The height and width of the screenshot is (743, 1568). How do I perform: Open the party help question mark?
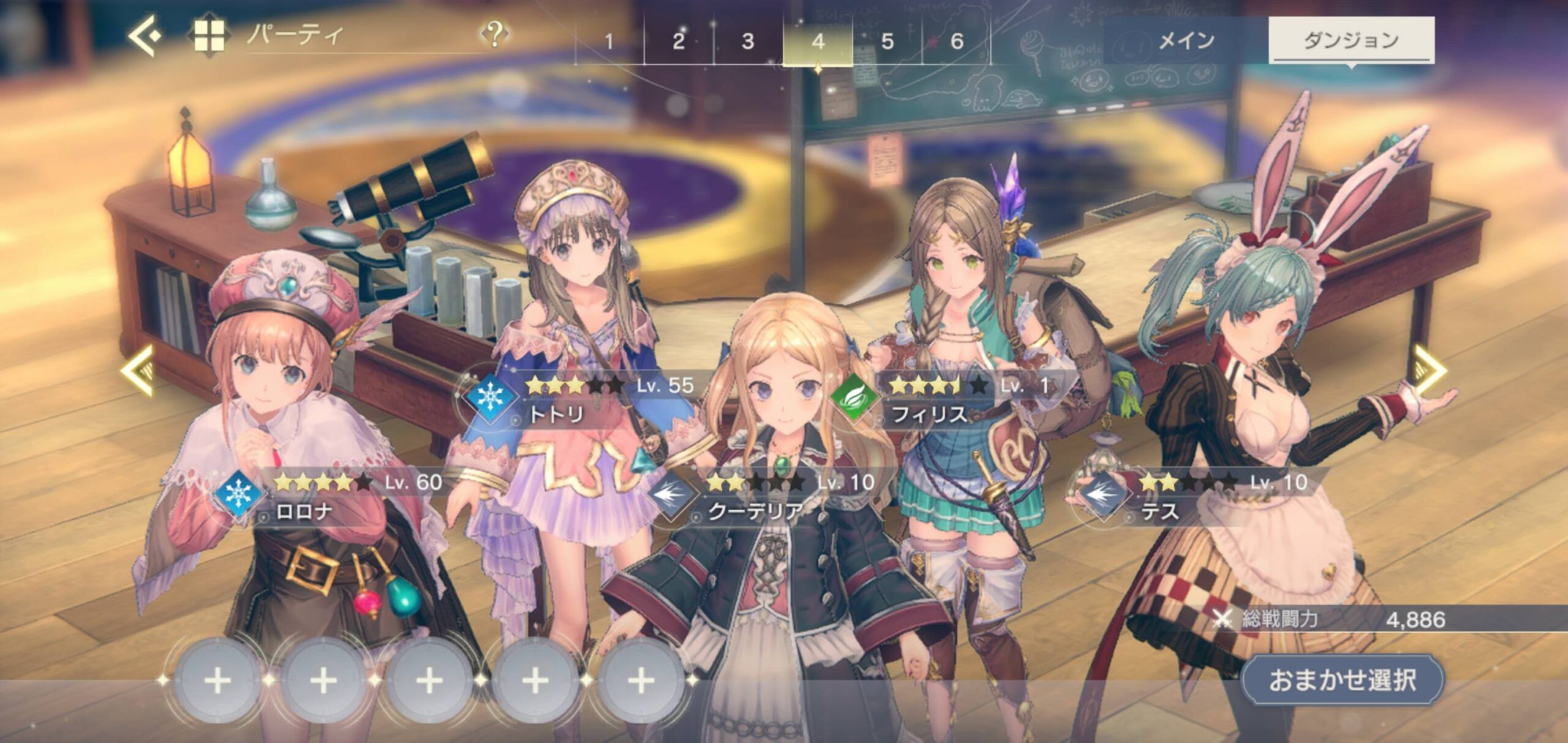click(495, 35)
